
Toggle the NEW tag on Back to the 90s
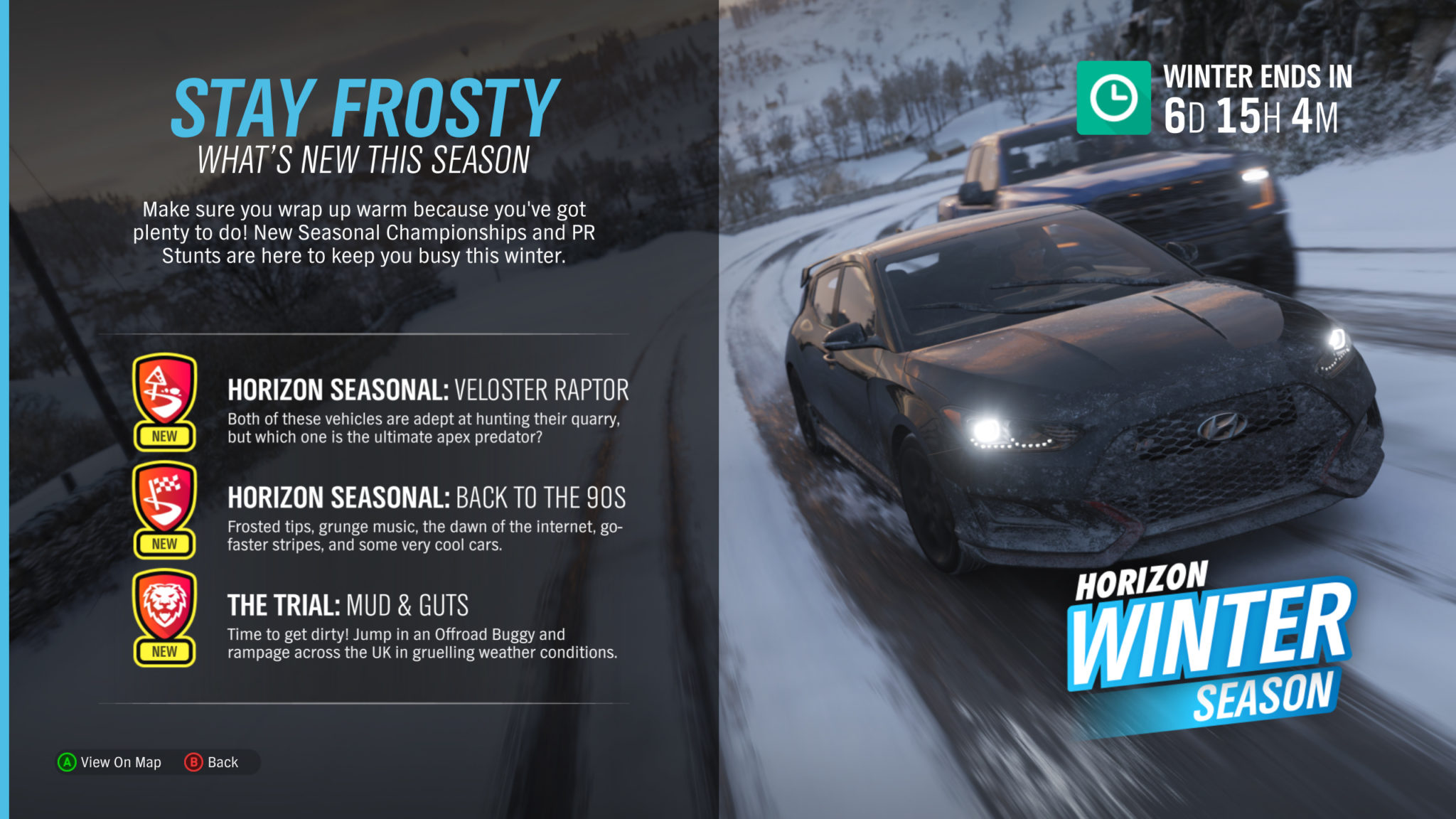[x=165, y=543]
